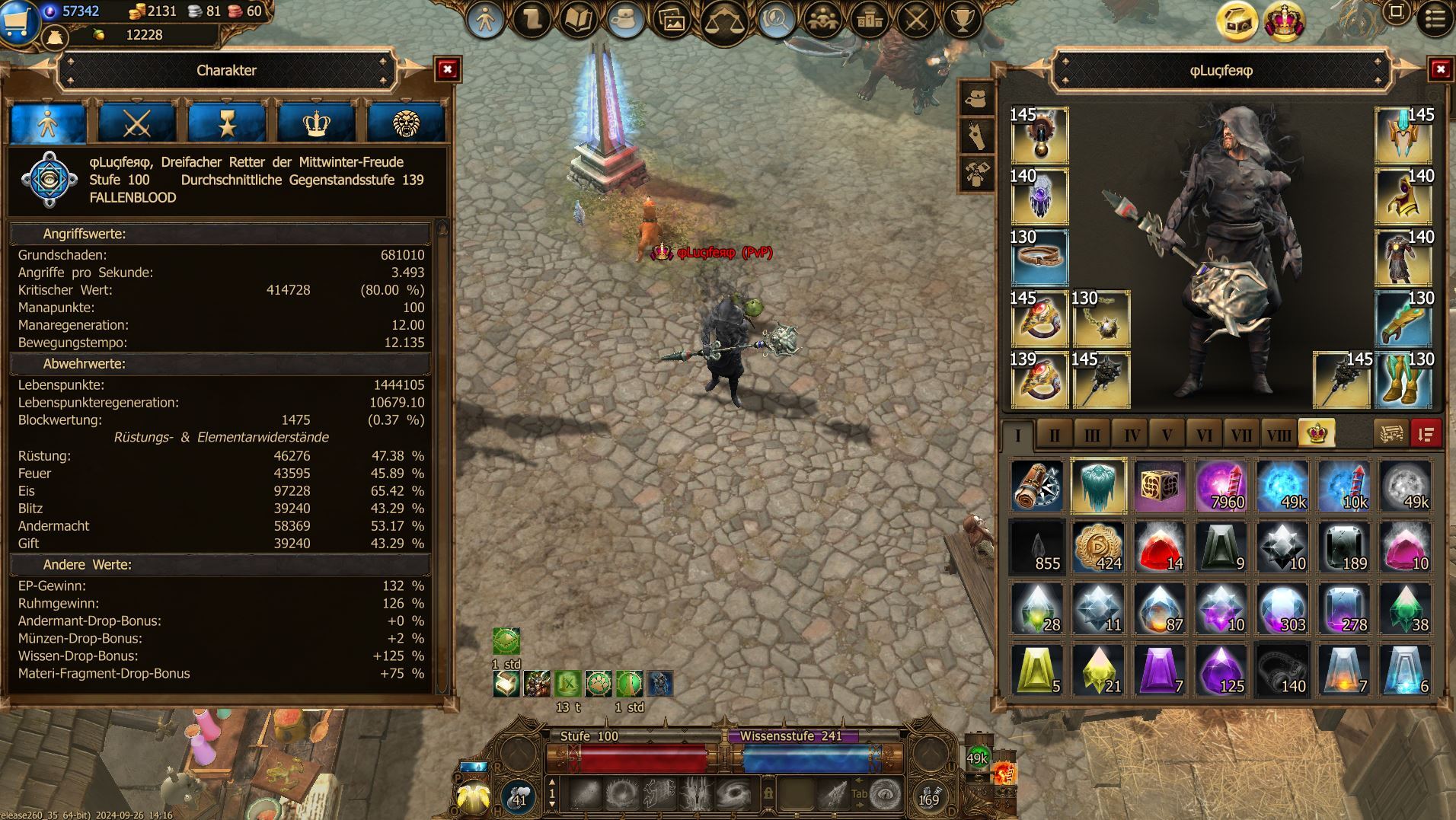This screenshot has width=1456, height=820.
Task: Toggle fullscreen with the window icon
Action: (1397, 12)
